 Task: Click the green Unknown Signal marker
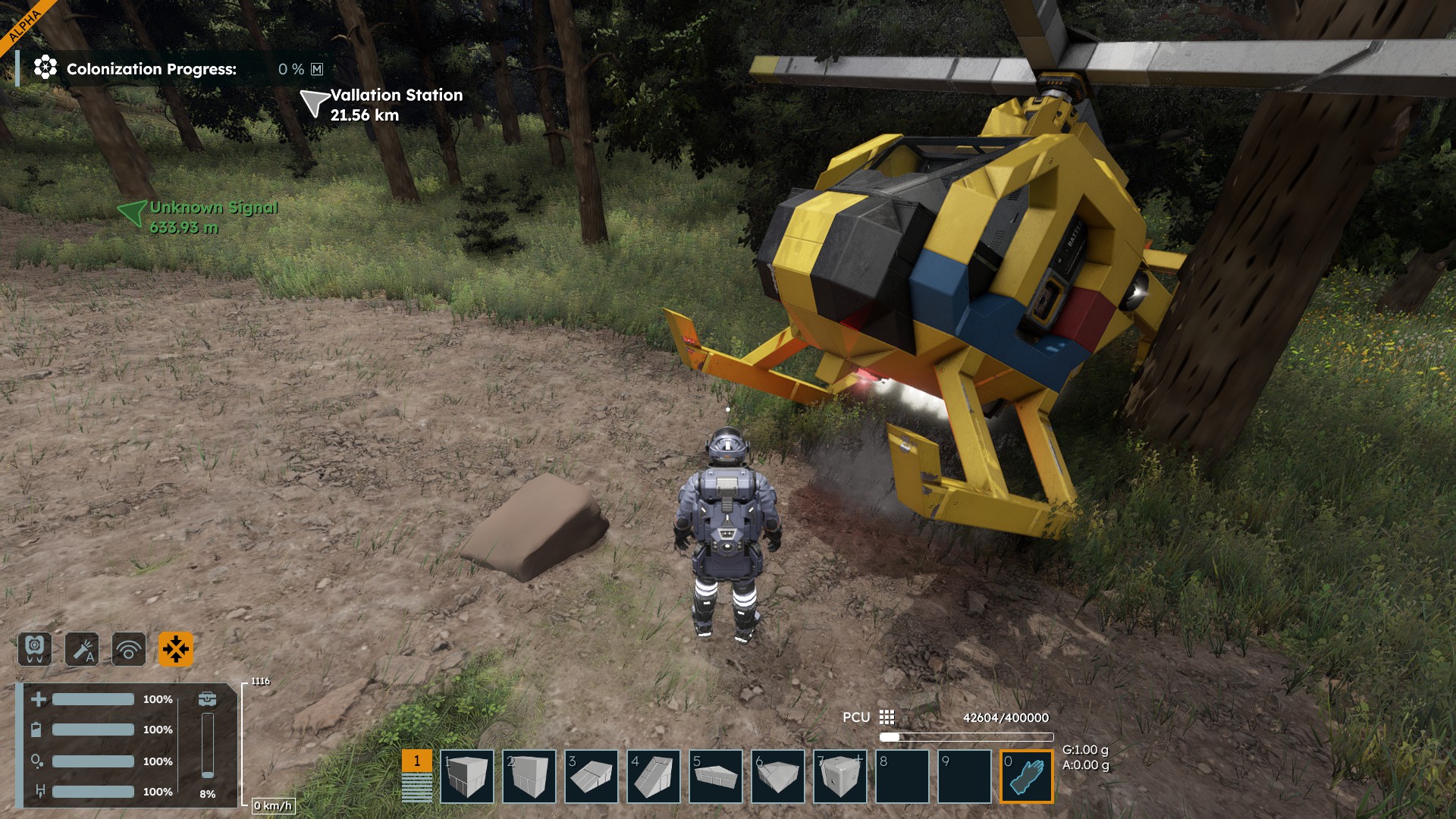coord(133,213)
